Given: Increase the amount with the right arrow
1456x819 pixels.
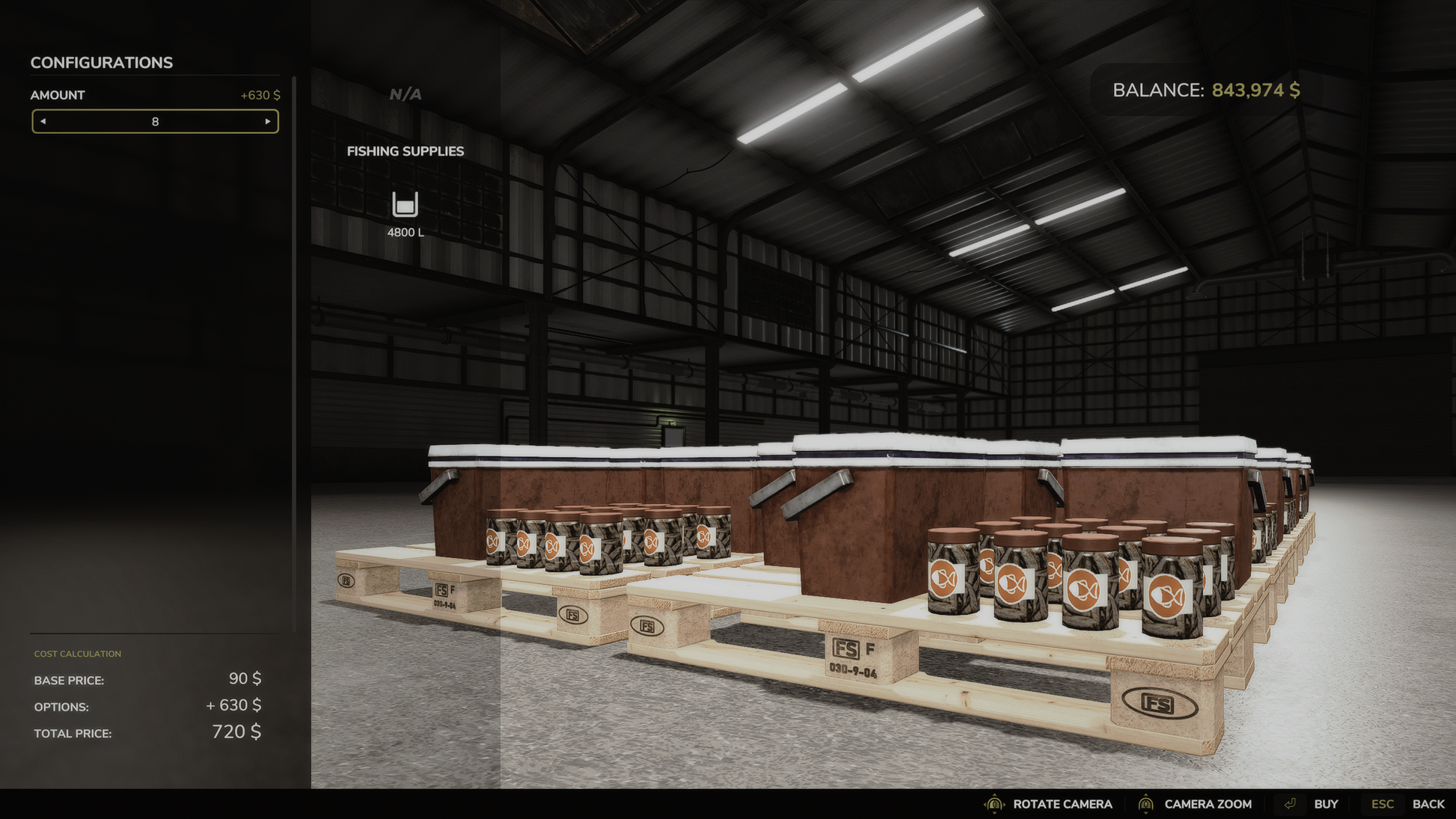Looking at the screenshot, I should click(267, 121).
